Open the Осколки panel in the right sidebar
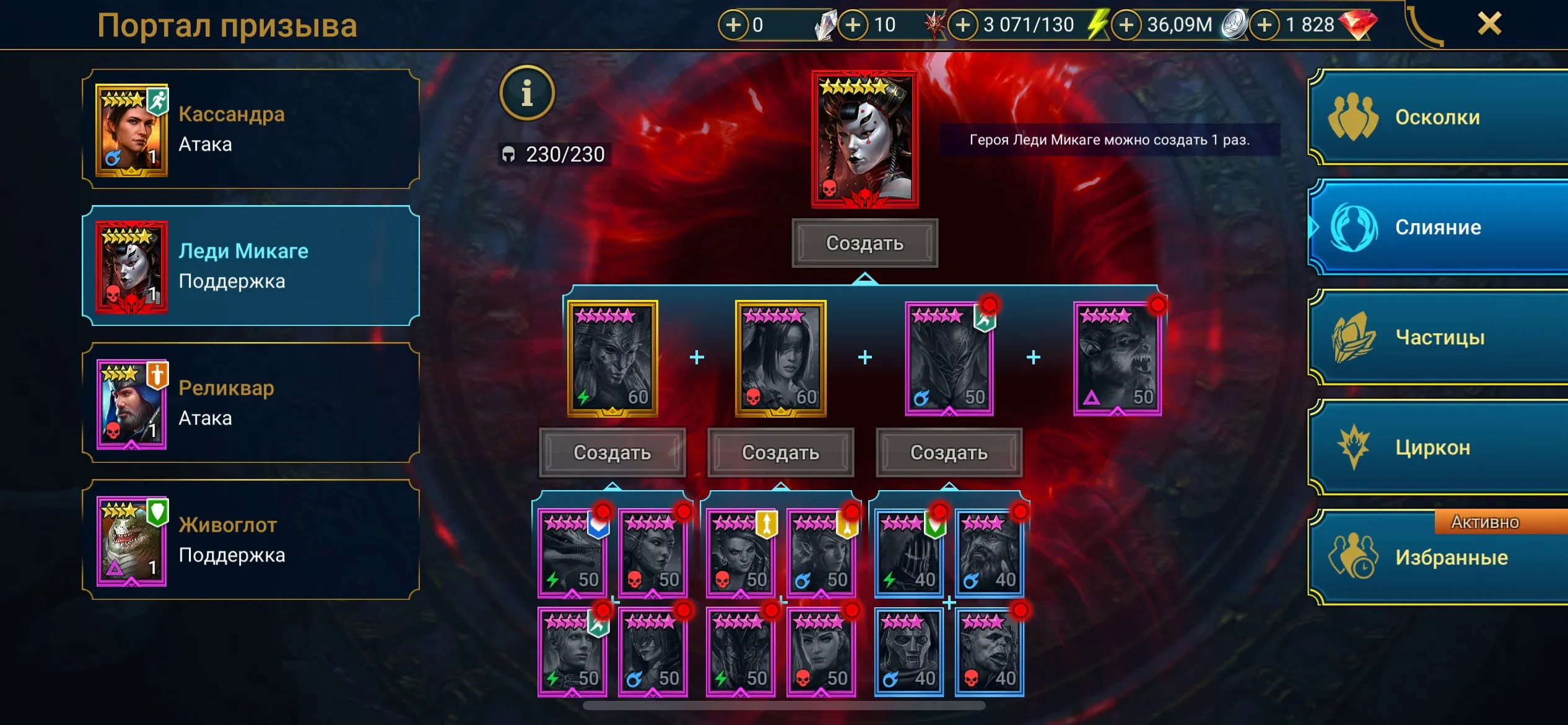 click(x=1437, y=116)
